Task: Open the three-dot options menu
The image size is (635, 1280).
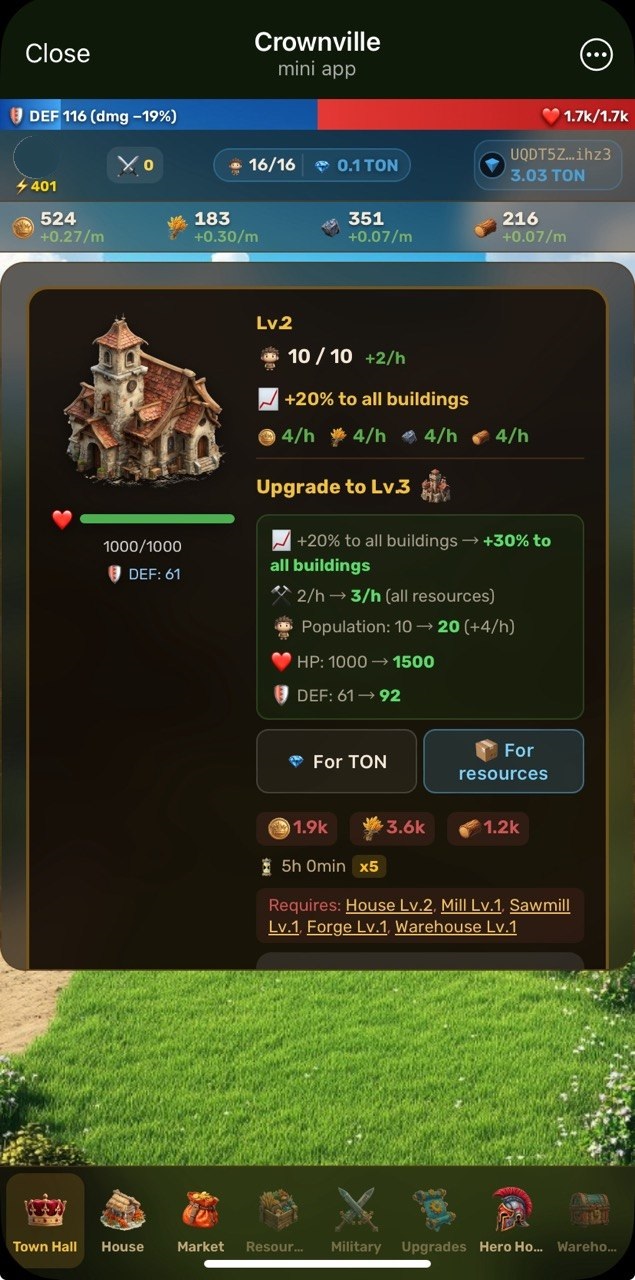Action: (x=596, y=55)
